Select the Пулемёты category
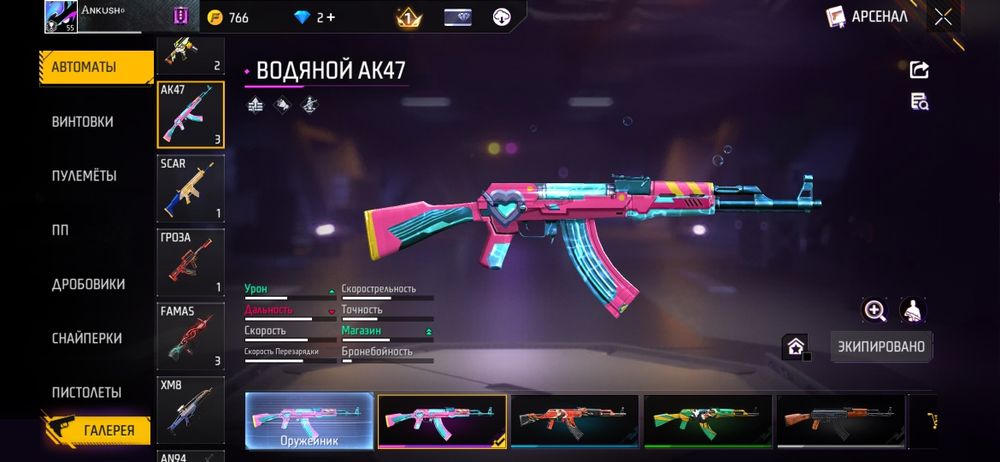1000x462 pixels. click(x=84, y=176)
